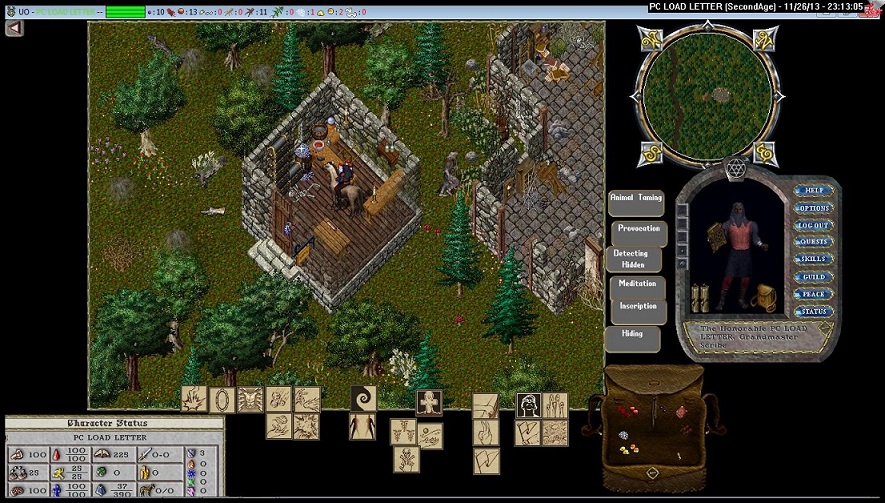Open the Options menu
The height and width of the screenshot is (503, 885).
pos(813,208)
